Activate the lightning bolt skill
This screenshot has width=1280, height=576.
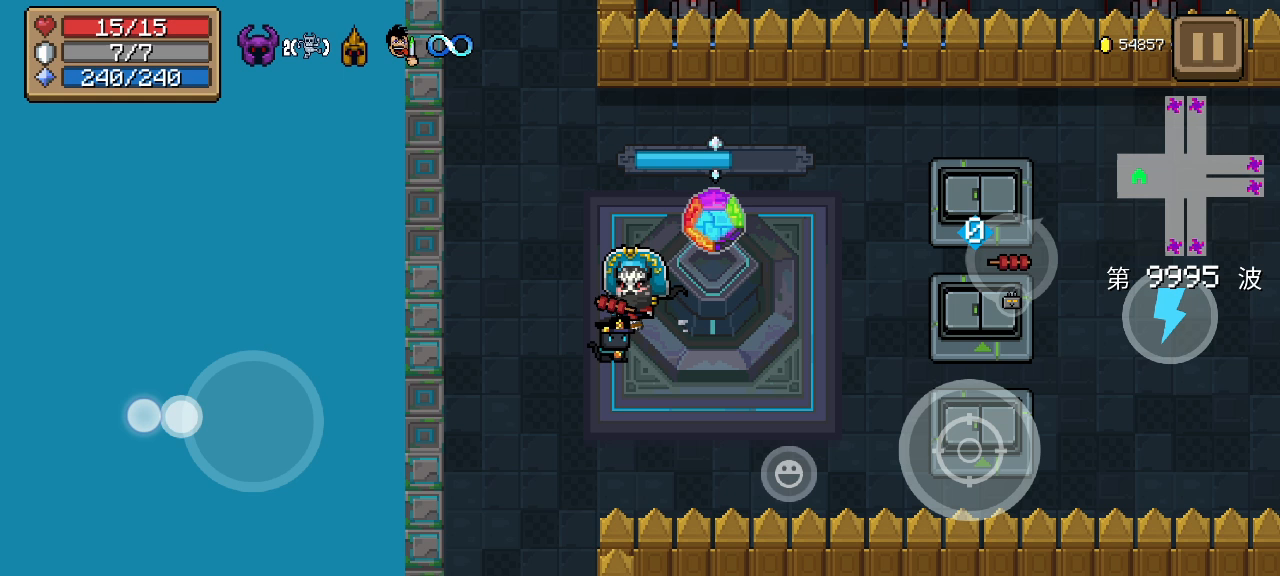(x=1169, y=317)
